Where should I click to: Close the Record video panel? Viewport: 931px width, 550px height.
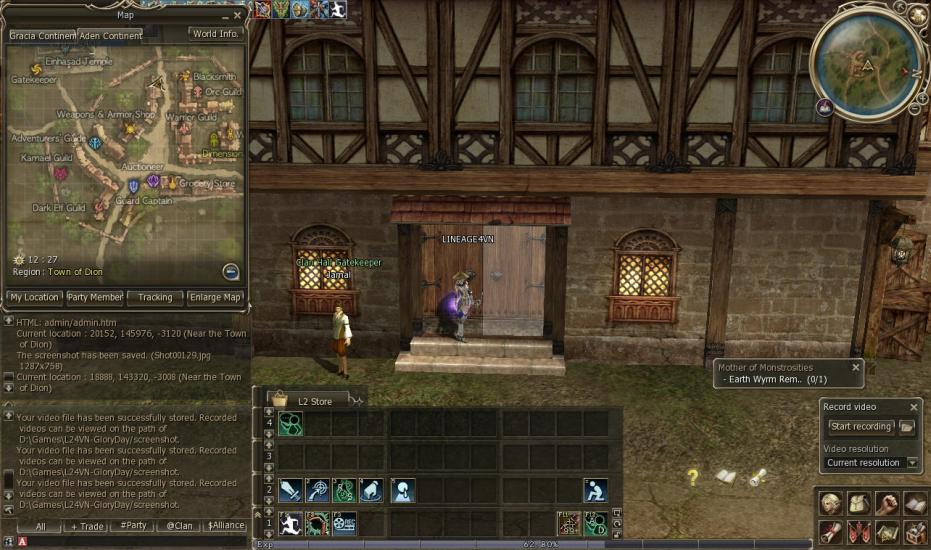[x=913, y=407]
